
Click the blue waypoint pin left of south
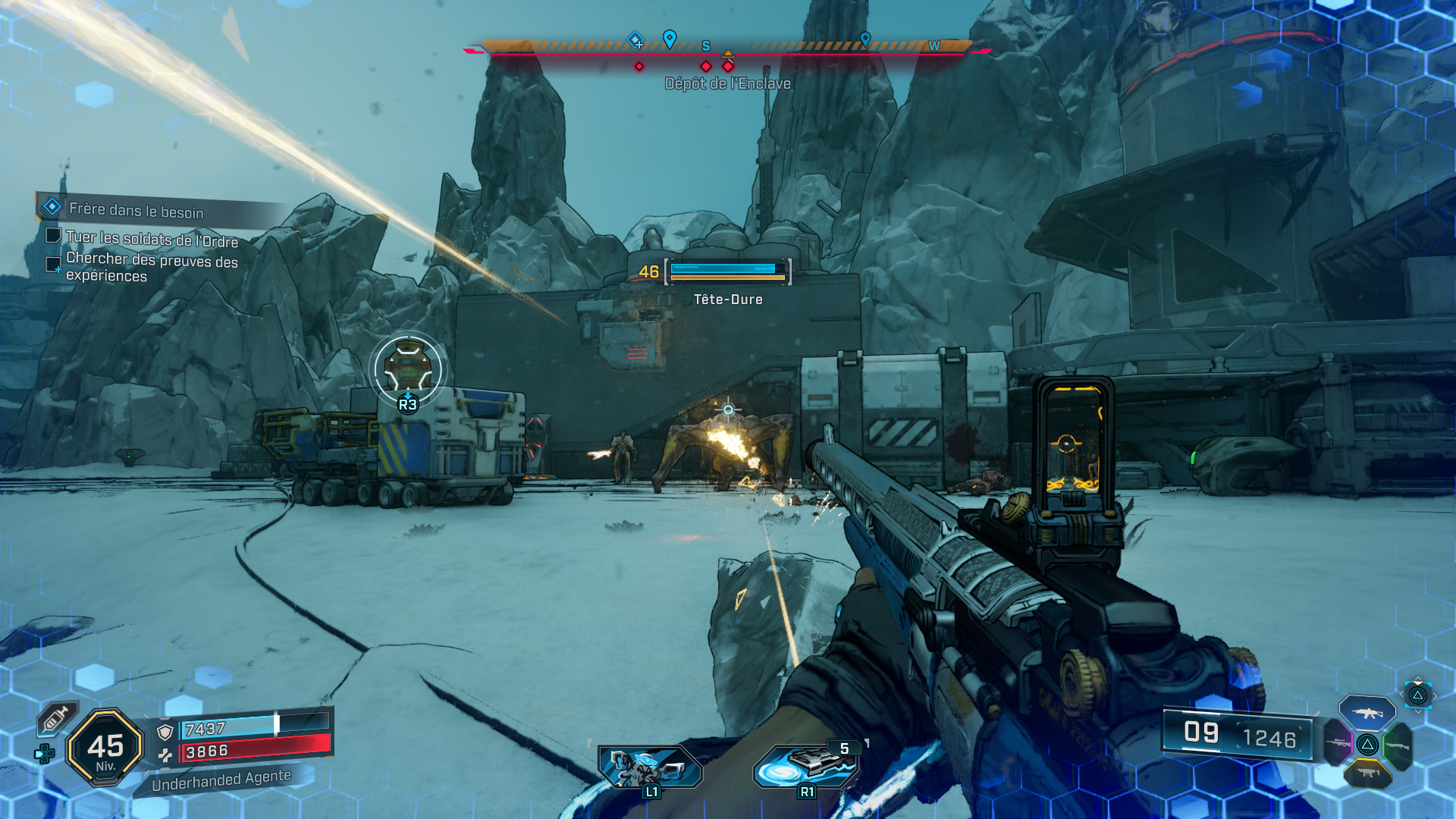pyautogui.click(x=670, y=39)
